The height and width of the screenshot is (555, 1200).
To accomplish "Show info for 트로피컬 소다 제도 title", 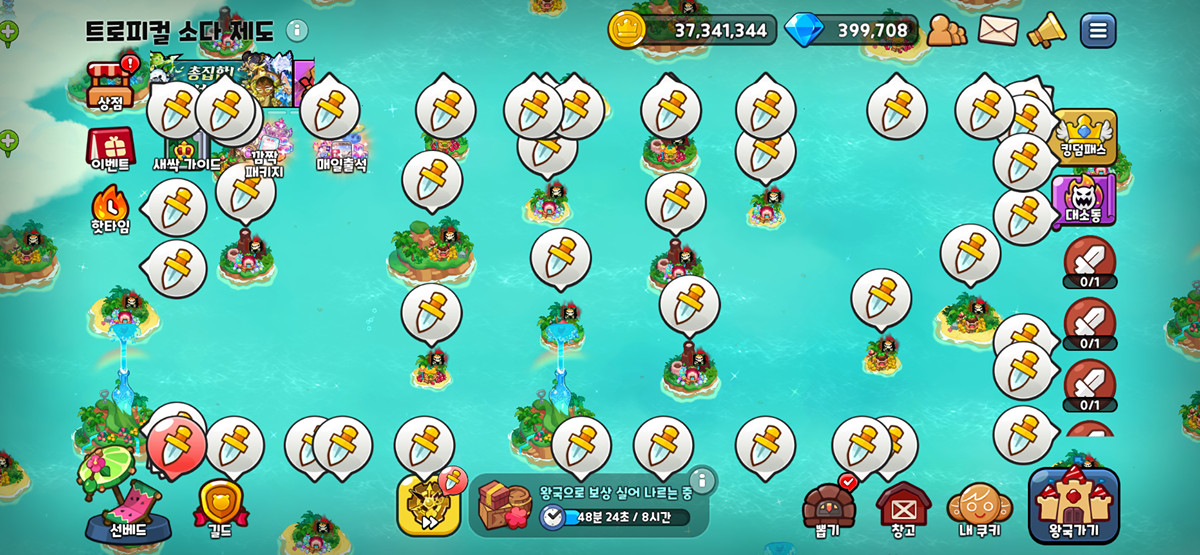I will pos(297,30).
